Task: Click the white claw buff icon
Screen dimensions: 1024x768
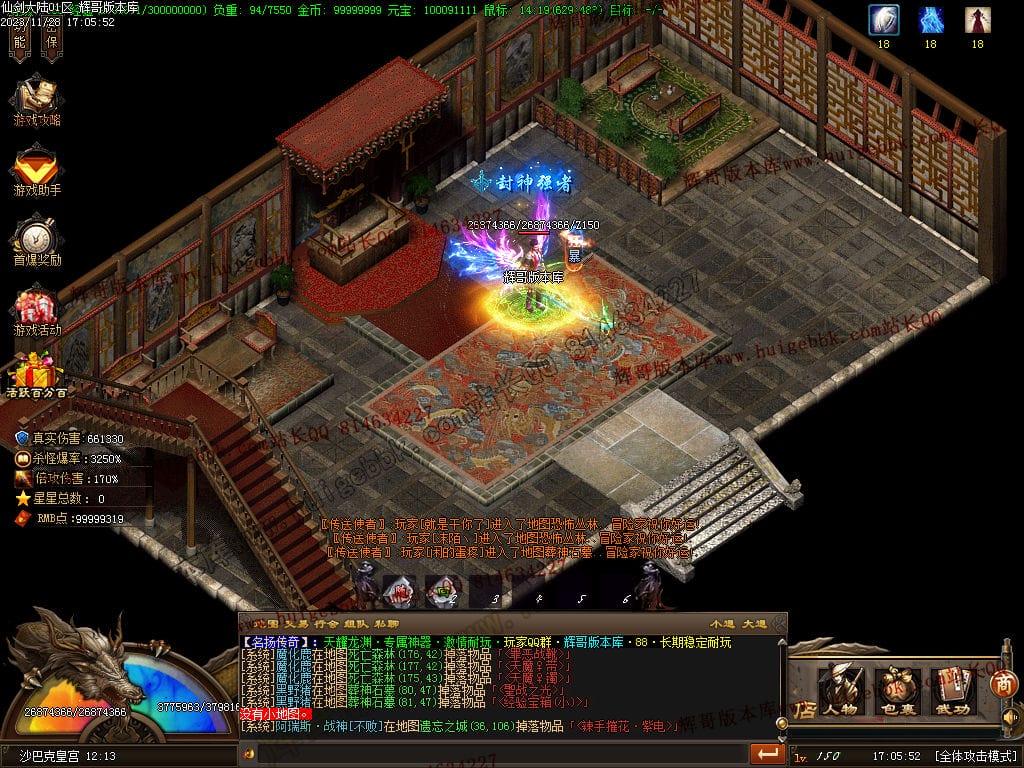Action: click(x=883, y=20)
